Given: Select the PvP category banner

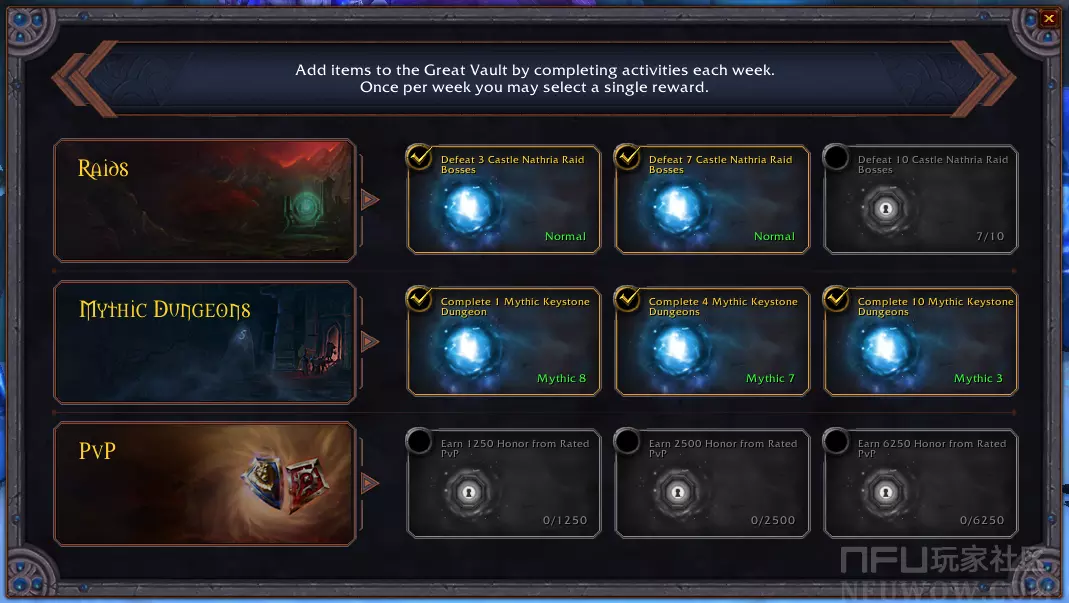Looking at the screenshot, I should 205,484.
